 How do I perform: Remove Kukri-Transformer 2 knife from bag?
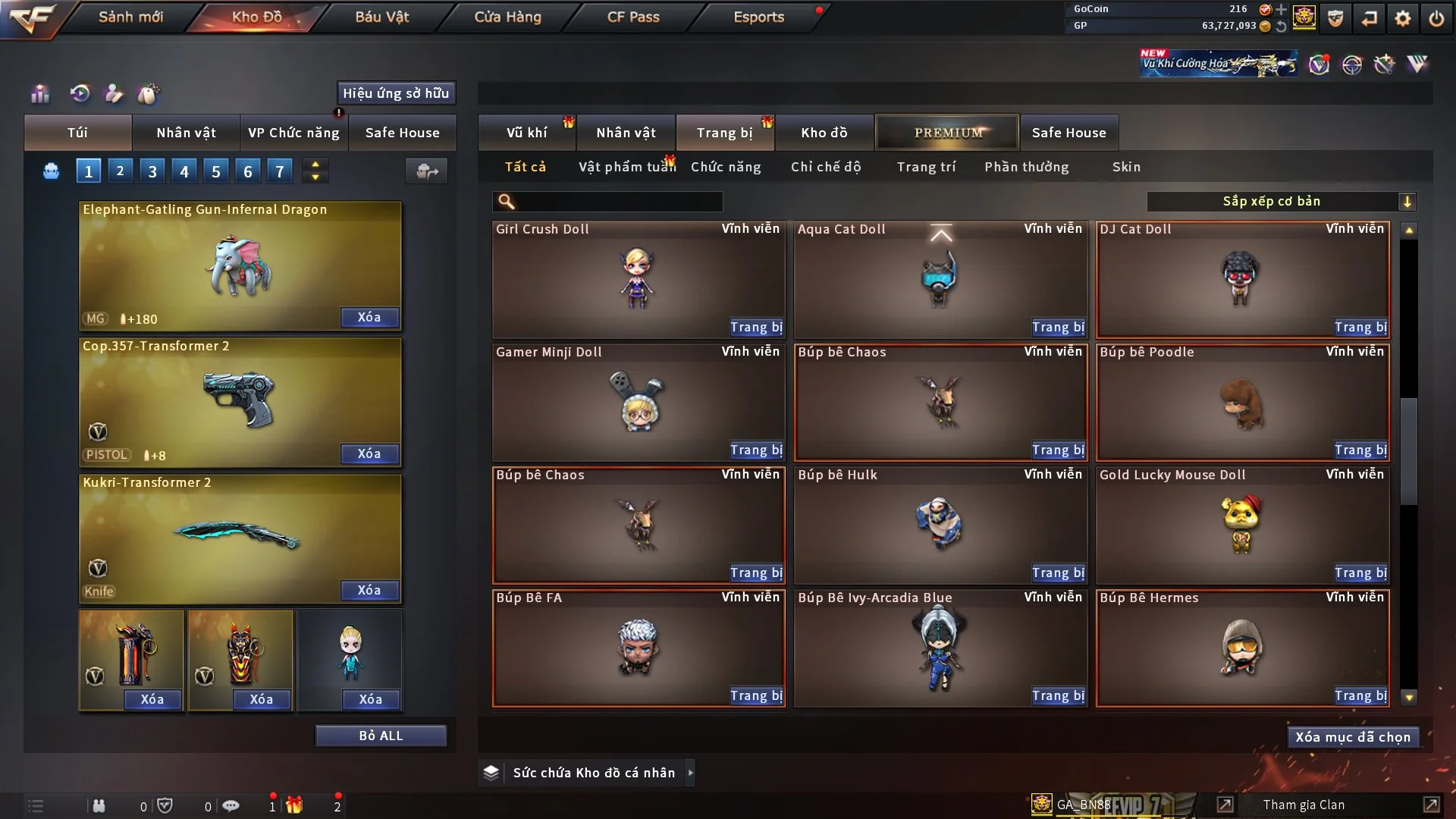(369, 591)
